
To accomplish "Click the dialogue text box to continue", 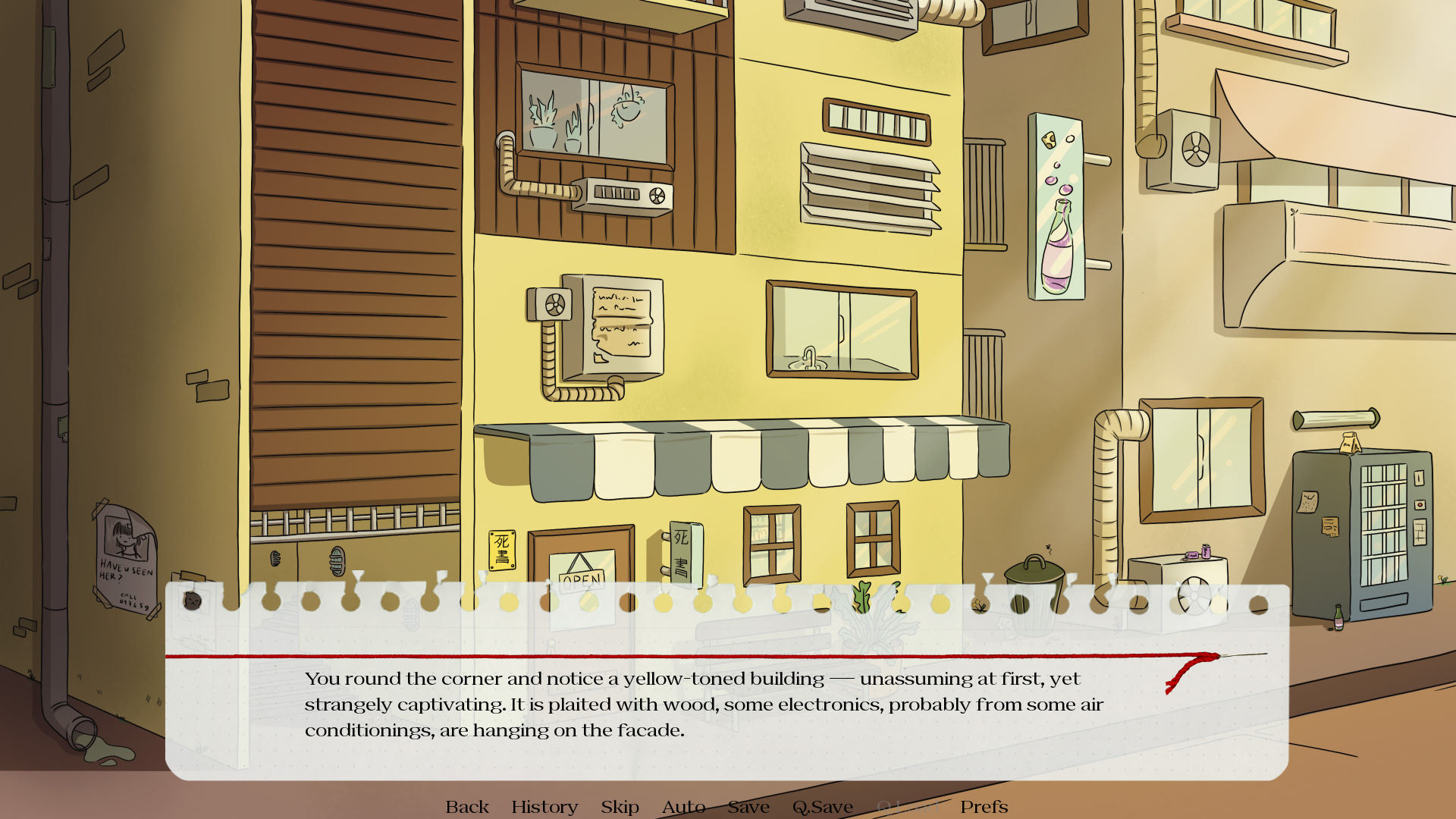I will (x=726, y=705).
